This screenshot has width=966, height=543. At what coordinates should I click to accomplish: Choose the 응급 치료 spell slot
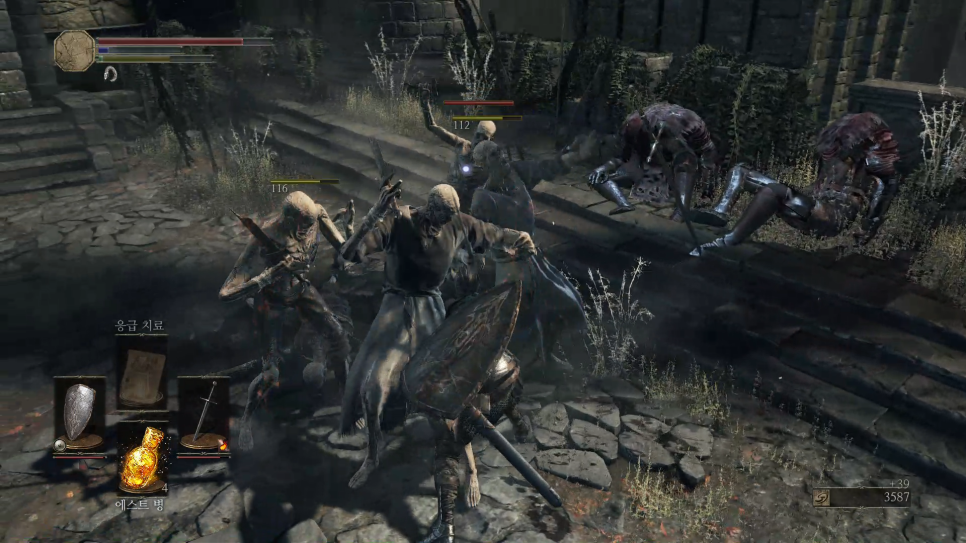[x=142, y=374]
